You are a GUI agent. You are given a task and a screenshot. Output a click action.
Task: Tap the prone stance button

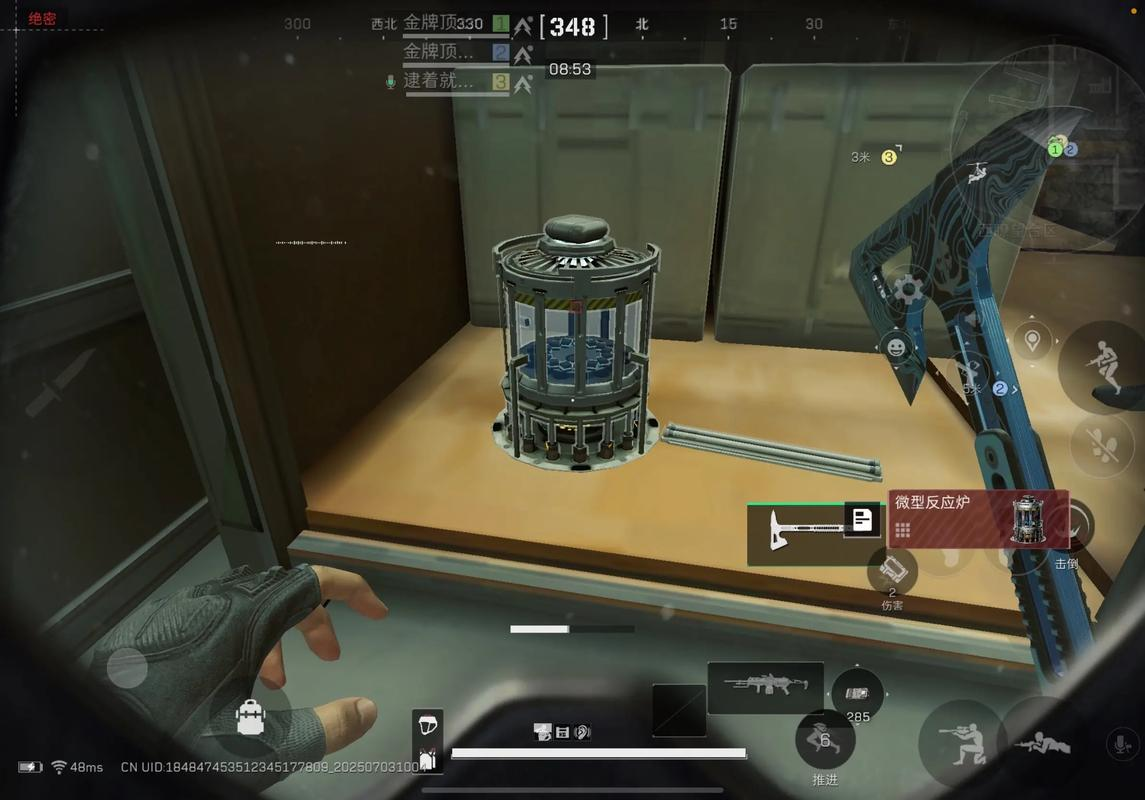[x=1041, y=744]
